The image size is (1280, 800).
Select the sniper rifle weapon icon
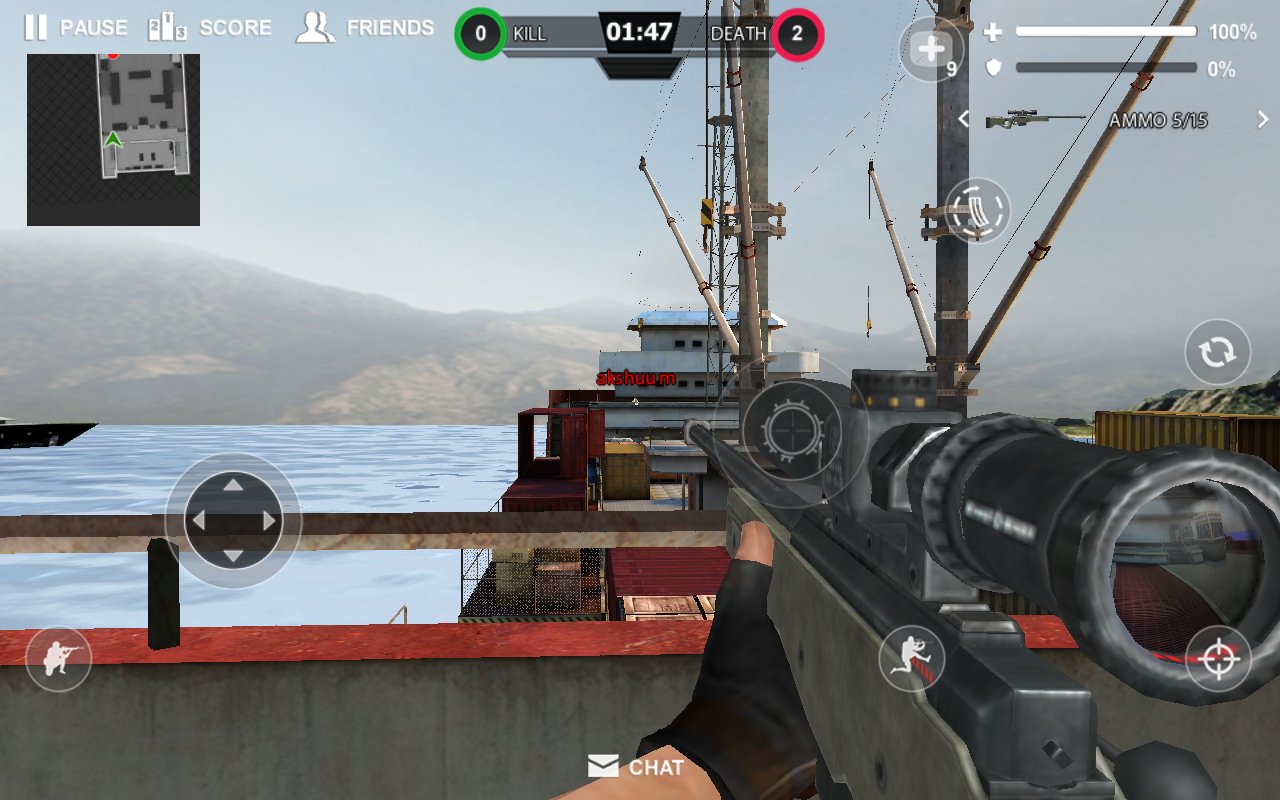pyautogui.click(x=1034, y=120)
